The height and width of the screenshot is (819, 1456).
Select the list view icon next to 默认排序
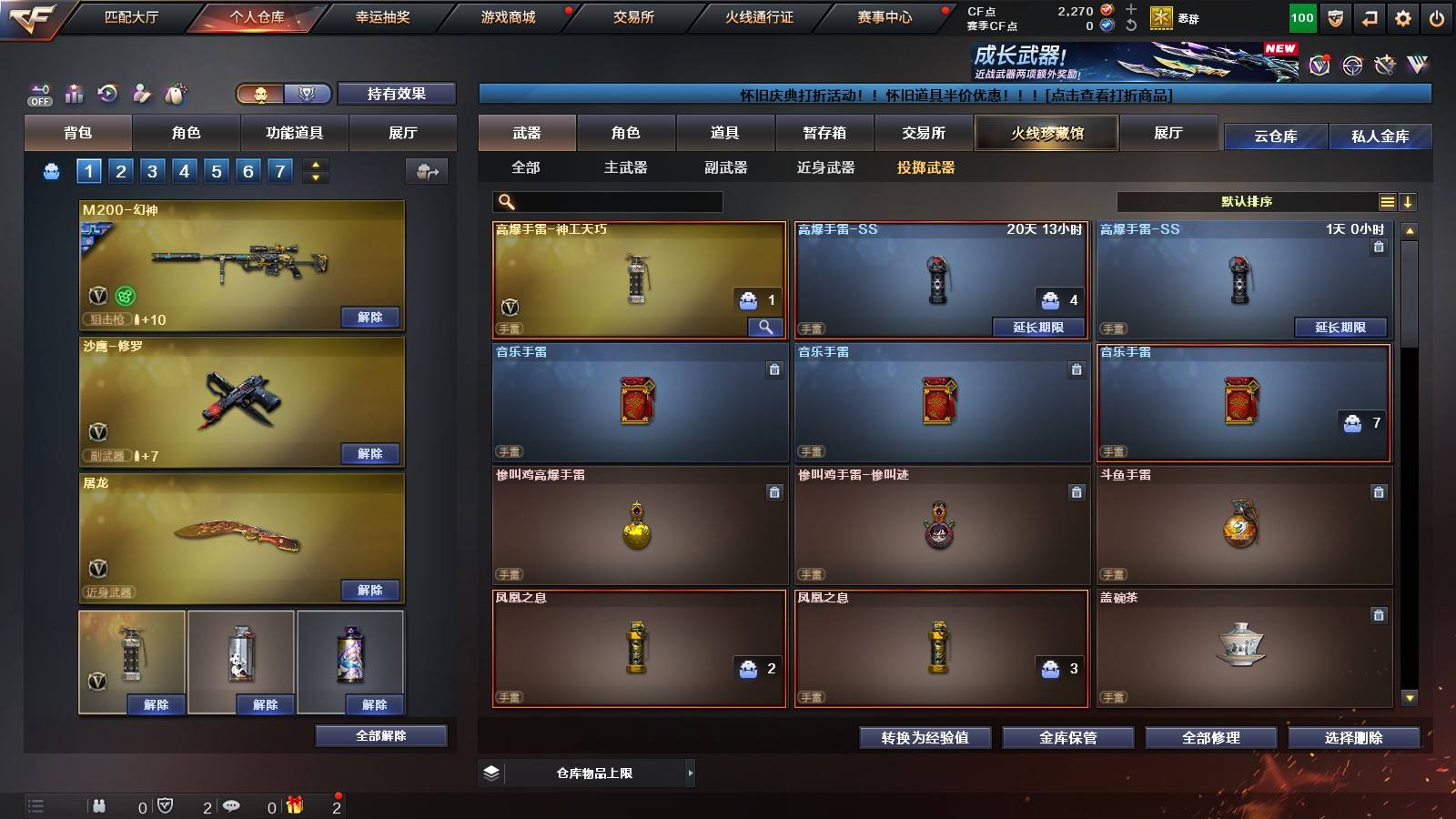tap(1387, 201)
